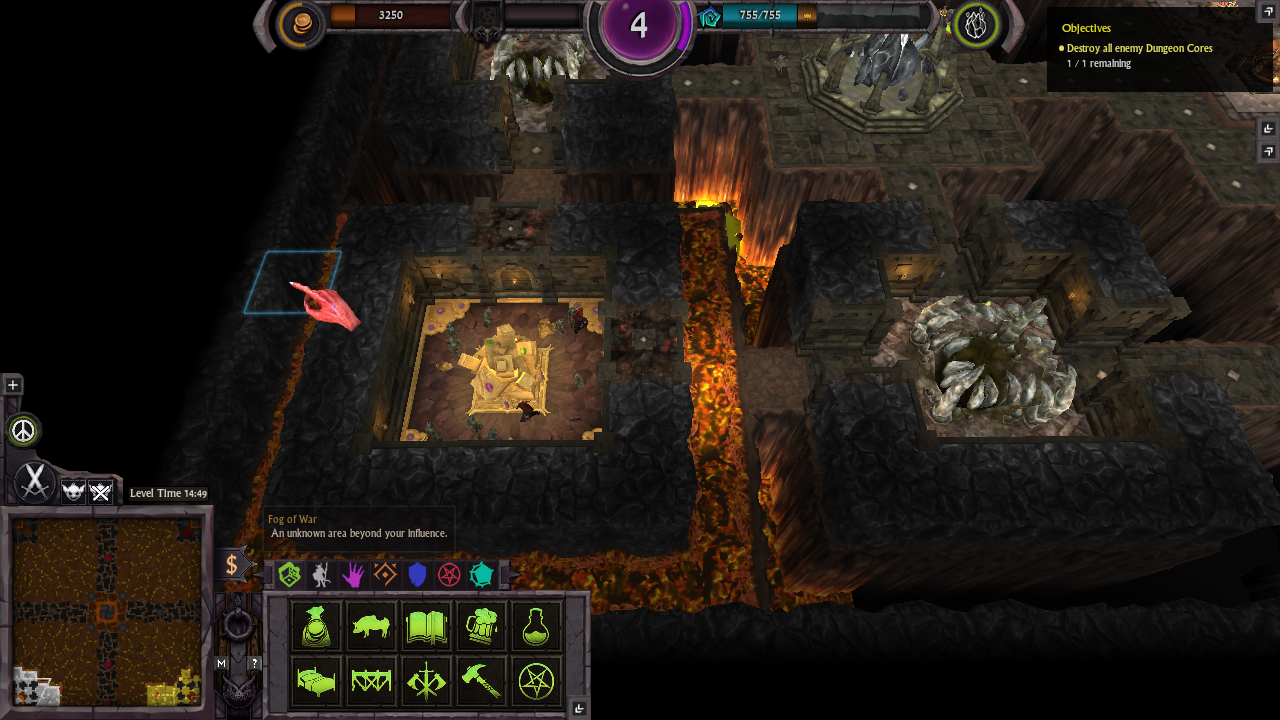Choose the pentagram Sanctuary room icon
The height and width of the screenshot is (720, 1280).
[536, 682]
